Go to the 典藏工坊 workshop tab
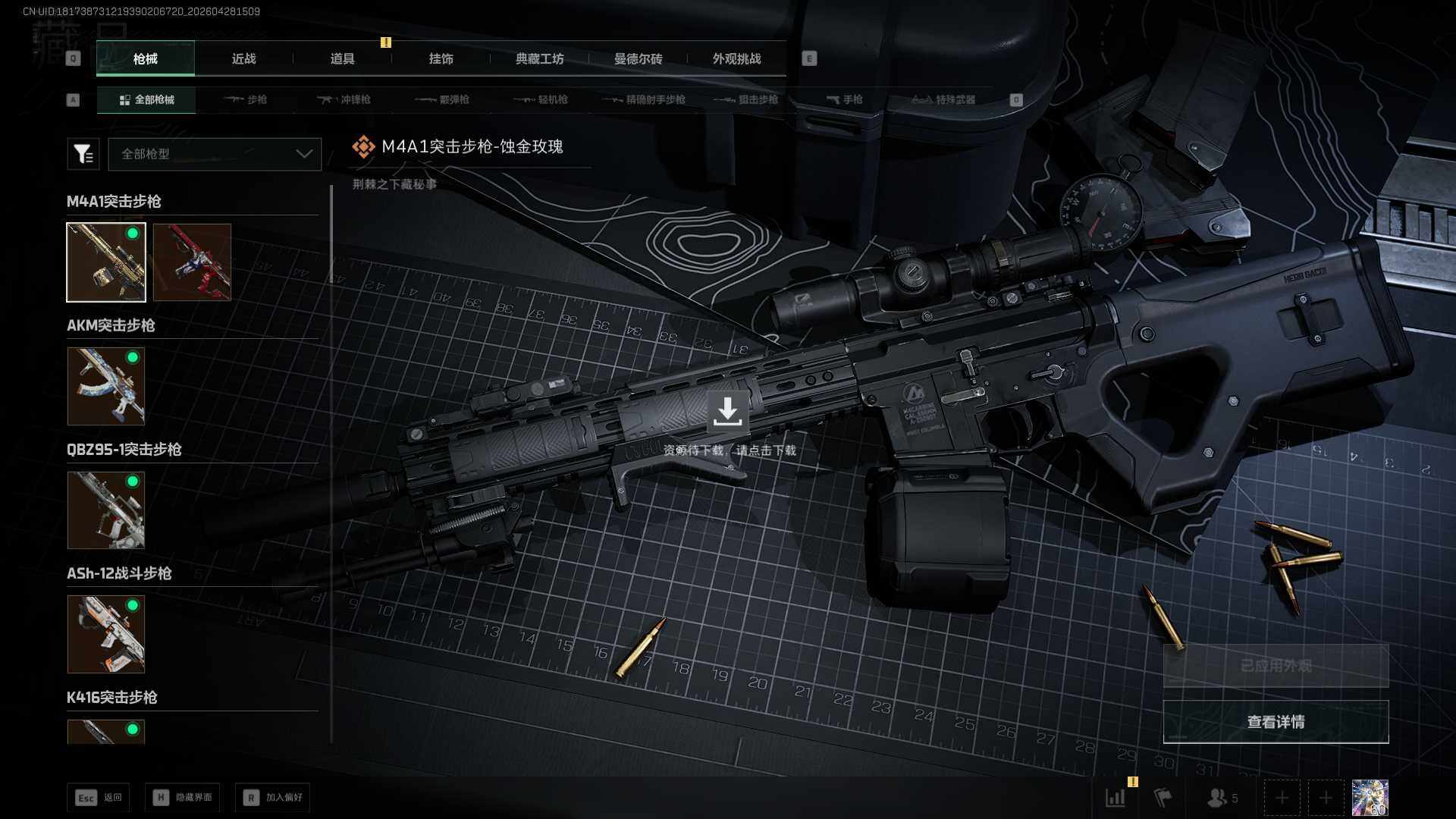The width and height of the screenshot is (1456, 819). 539,59
